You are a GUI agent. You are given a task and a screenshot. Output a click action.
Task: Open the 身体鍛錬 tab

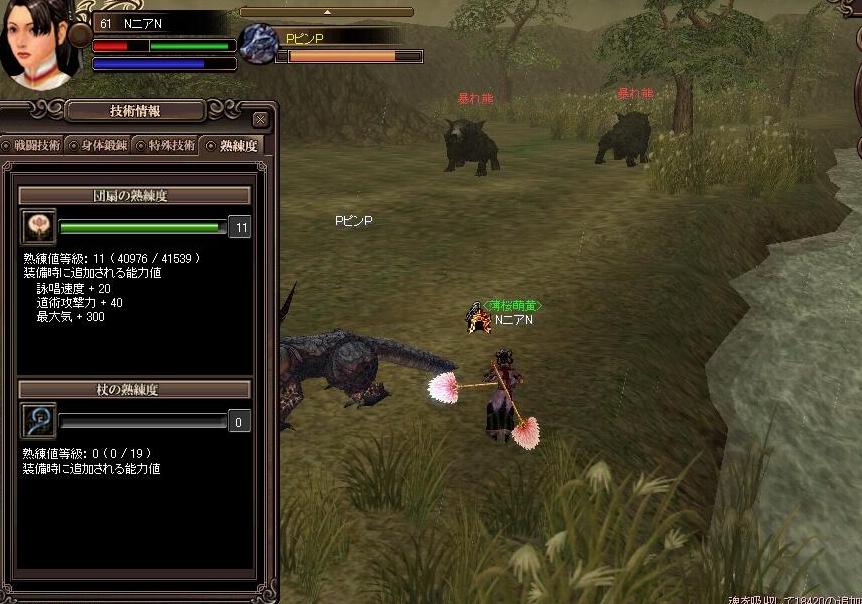[x=99, y=145]
